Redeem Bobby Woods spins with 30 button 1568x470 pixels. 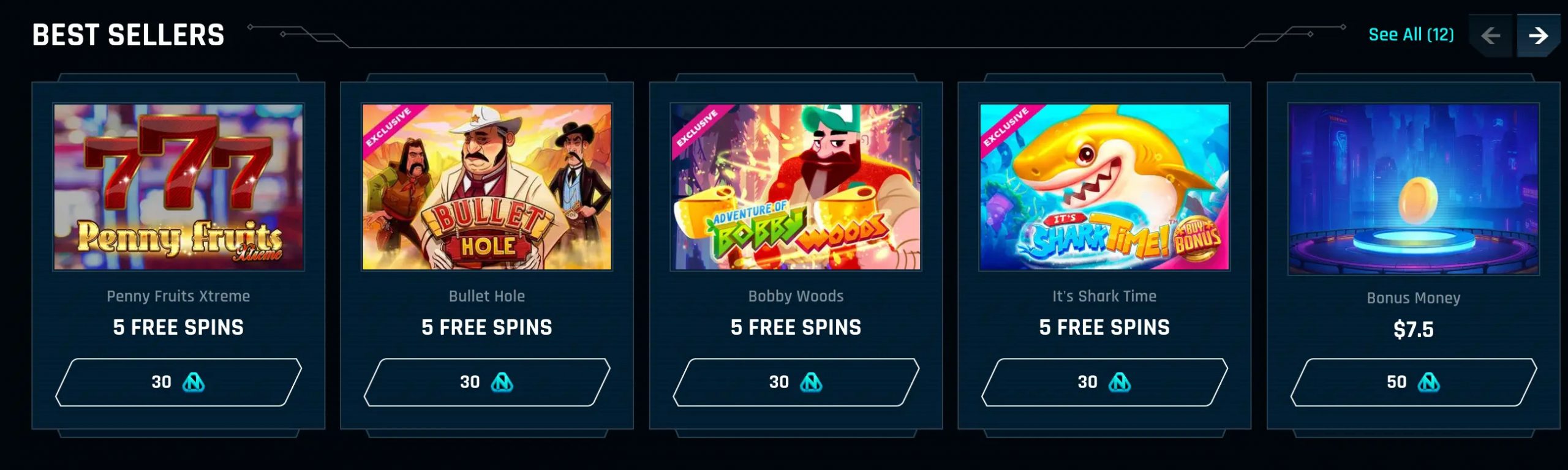(796, 382)
